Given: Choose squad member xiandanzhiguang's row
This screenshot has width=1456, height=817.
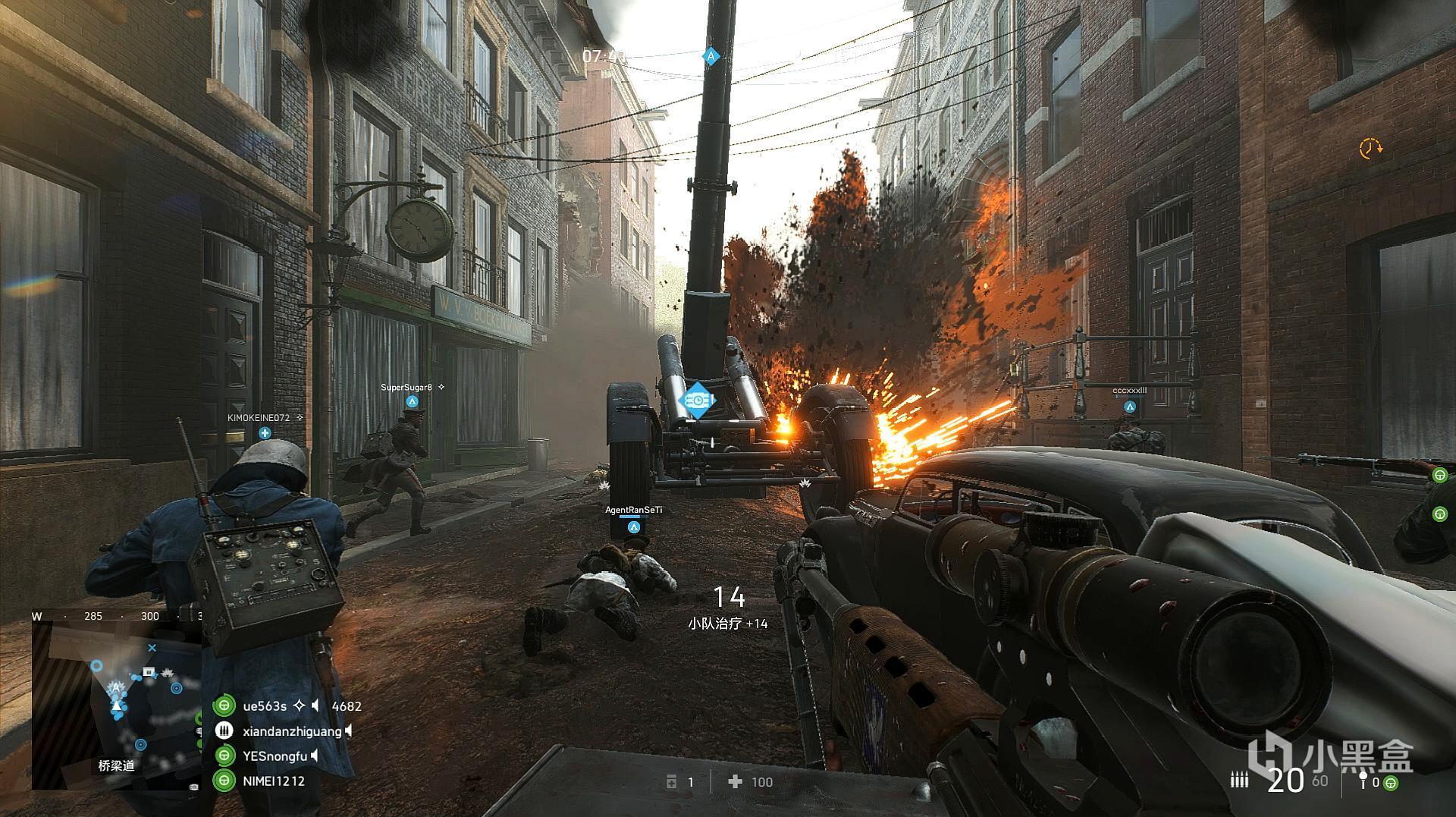Looking at the screenshot, I should 291,731.
